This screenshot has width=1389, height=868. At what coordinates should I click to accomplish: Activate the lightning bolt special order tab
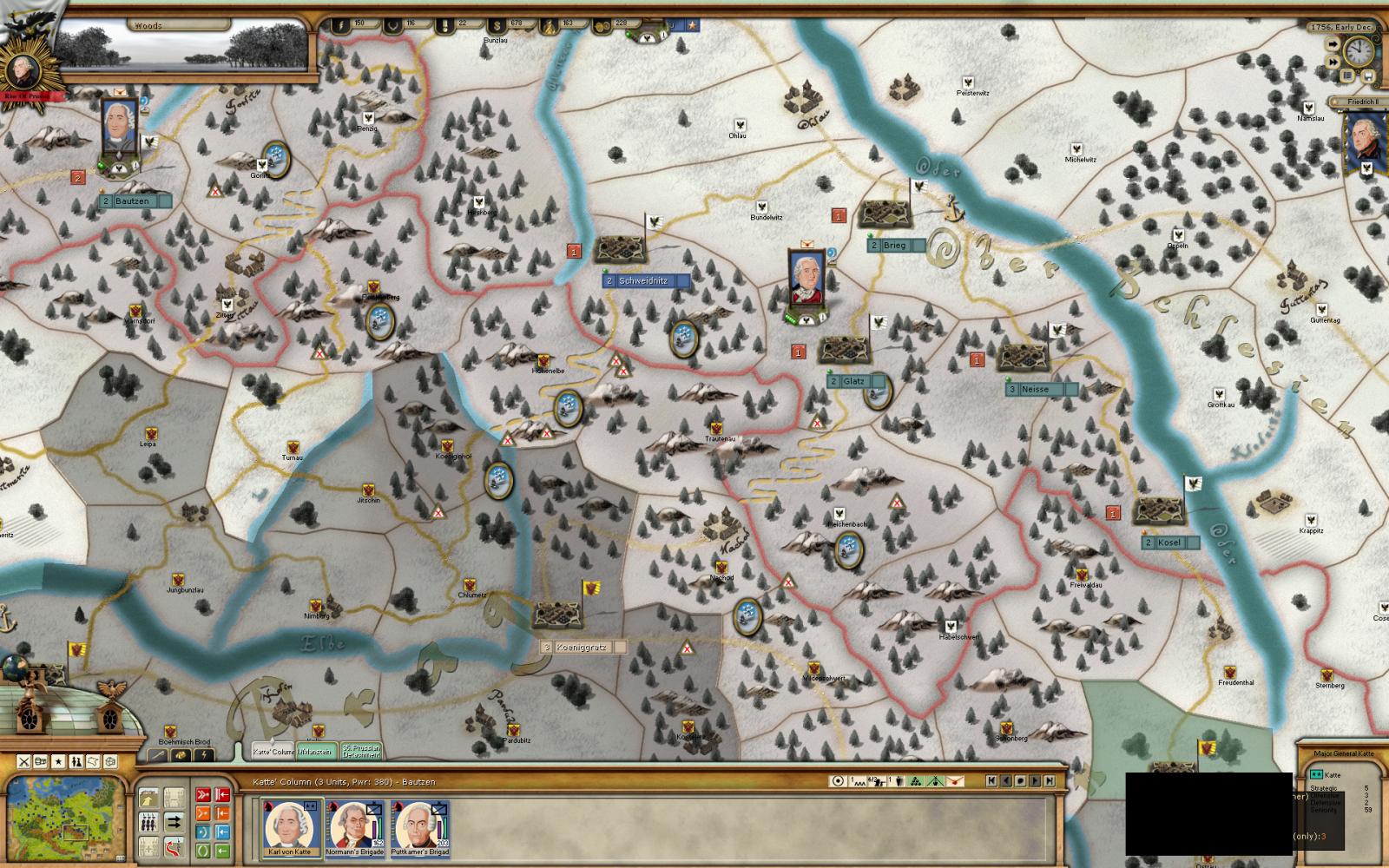click(204, 755)
